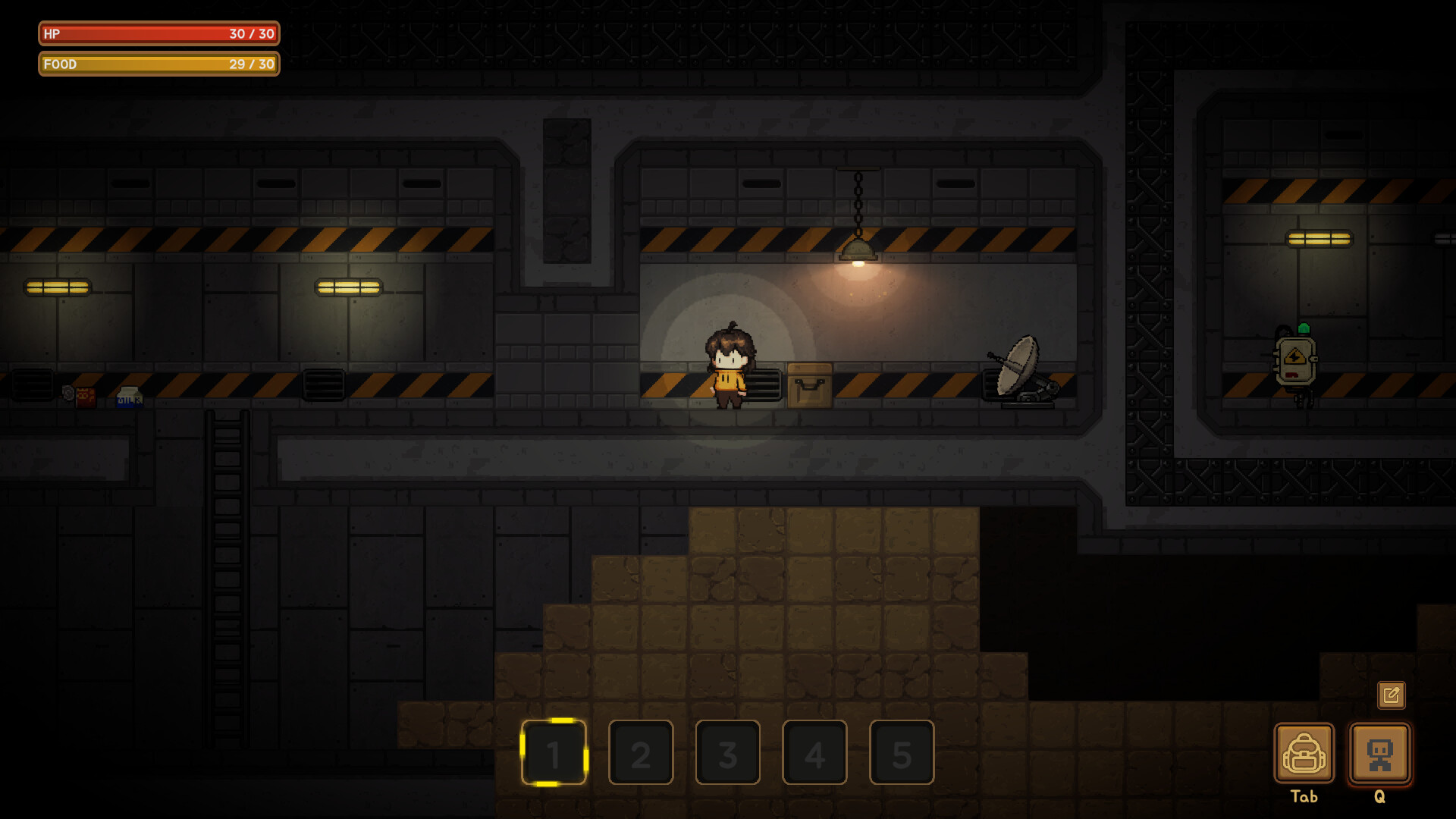1456x819 pixels.
Task: Switch to hotbar slot 4
Action: click(814, 755)
